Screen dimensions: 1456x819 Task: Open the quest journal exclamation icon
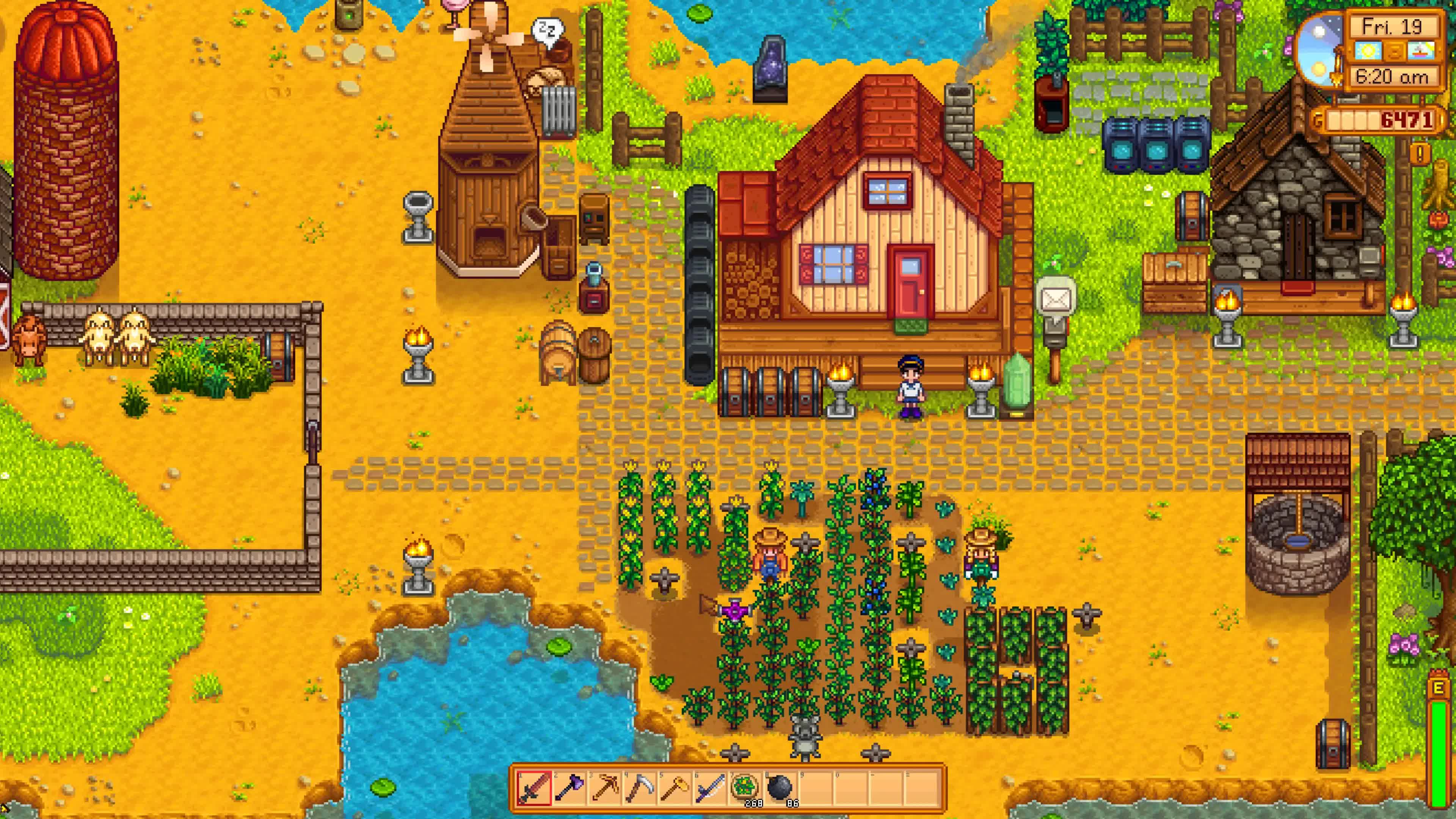pos(1420,152)
